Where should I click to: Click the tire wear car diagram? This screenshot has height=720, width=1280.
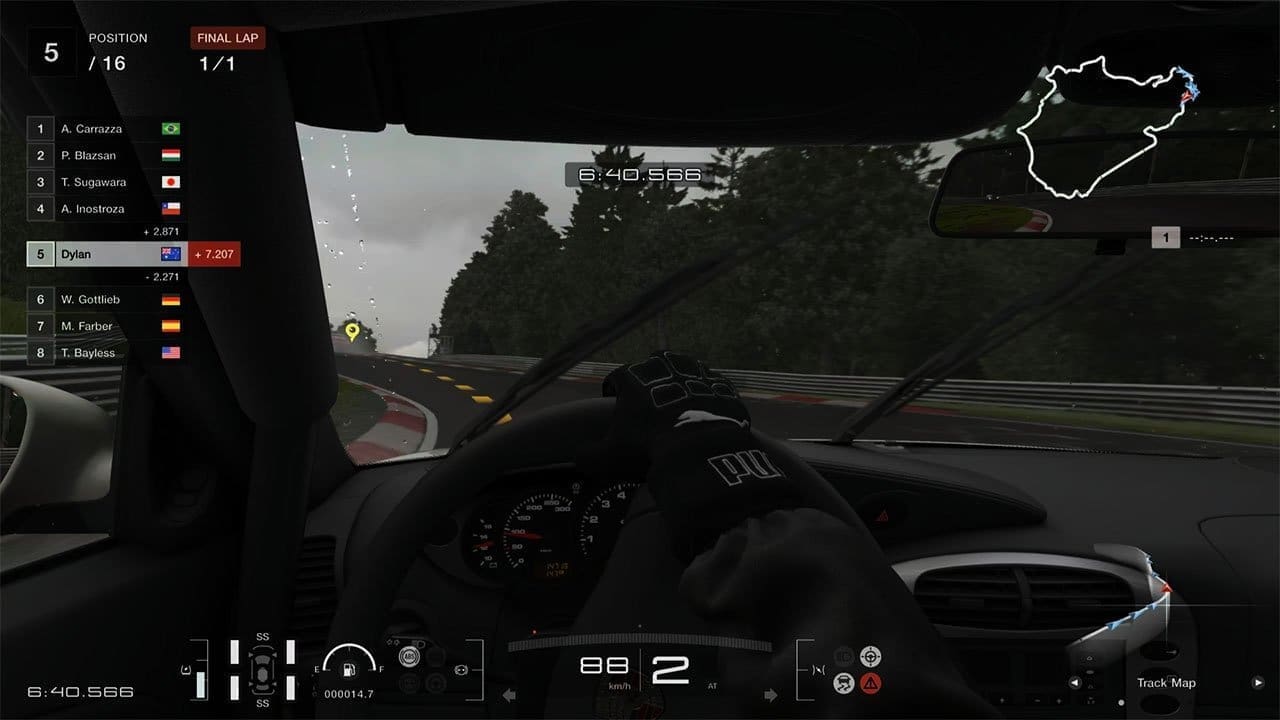pyautogui.click(x=262, y=670)
